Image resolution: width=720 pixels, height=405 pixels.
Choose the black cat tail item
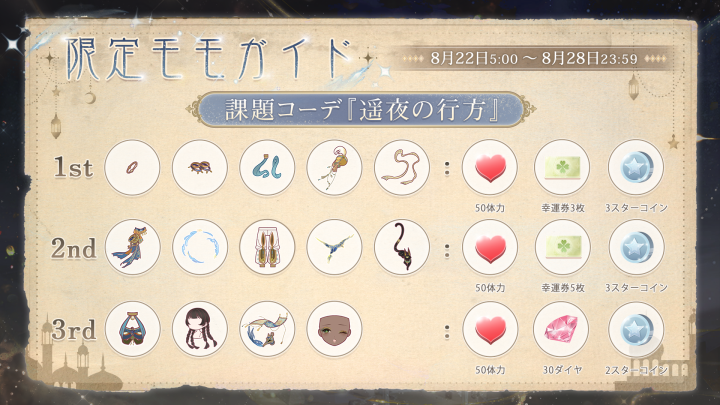401,246
